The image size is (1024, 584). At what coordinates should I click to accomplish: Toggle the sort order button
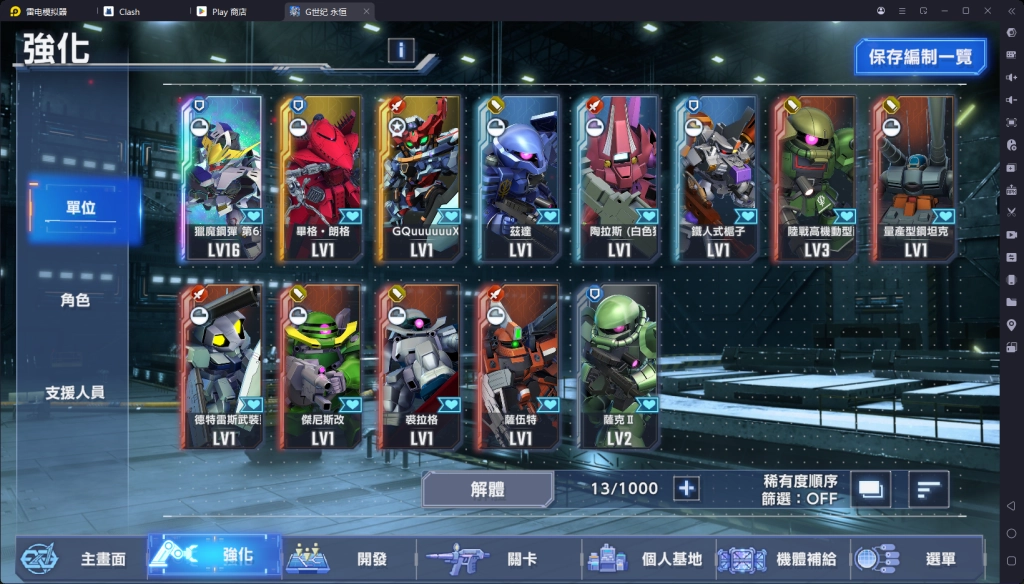click(x=929, y=489)
